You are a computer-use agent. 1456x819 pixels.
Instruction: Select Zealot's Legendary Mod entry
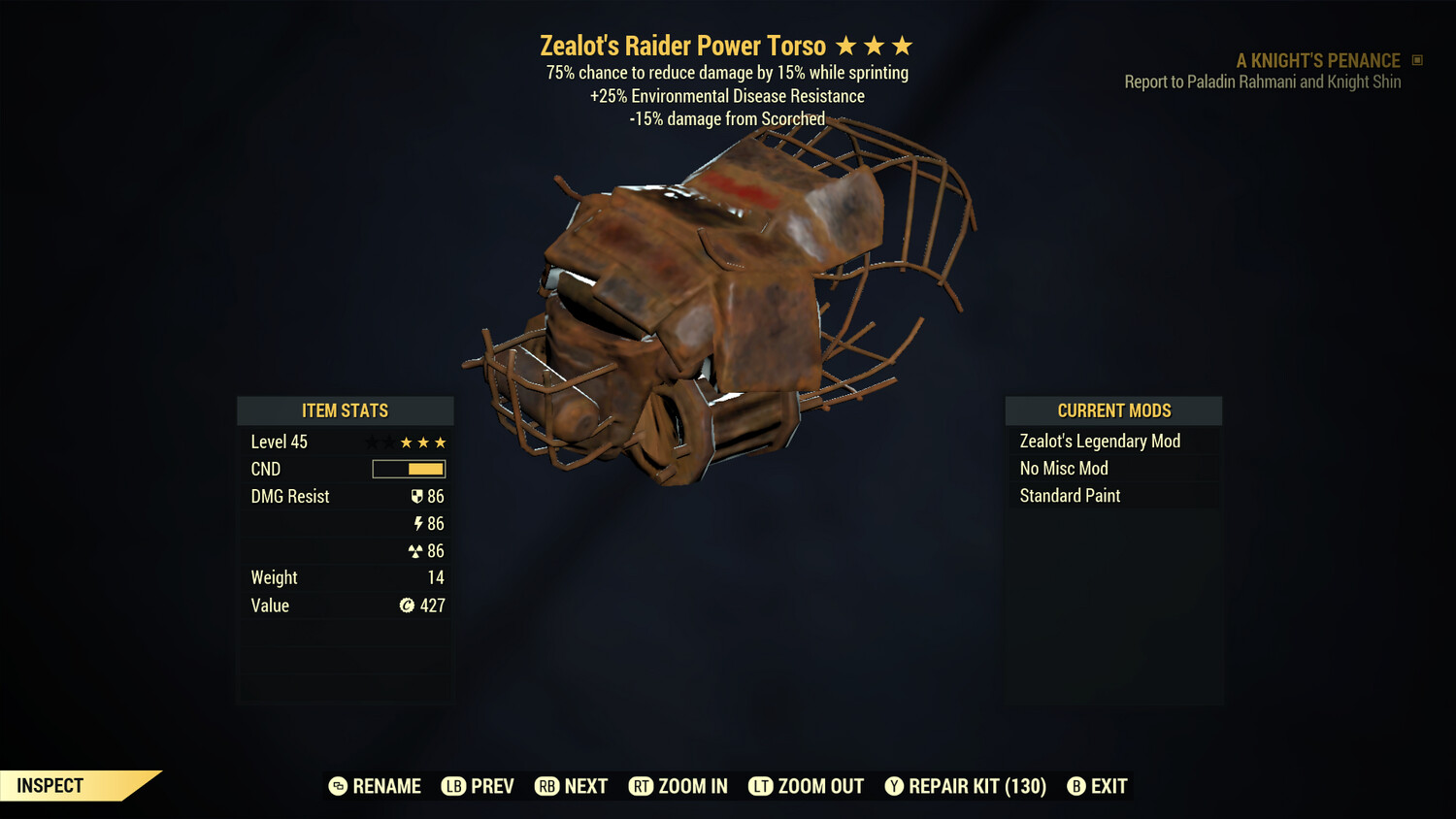(x=1099, y=441)
